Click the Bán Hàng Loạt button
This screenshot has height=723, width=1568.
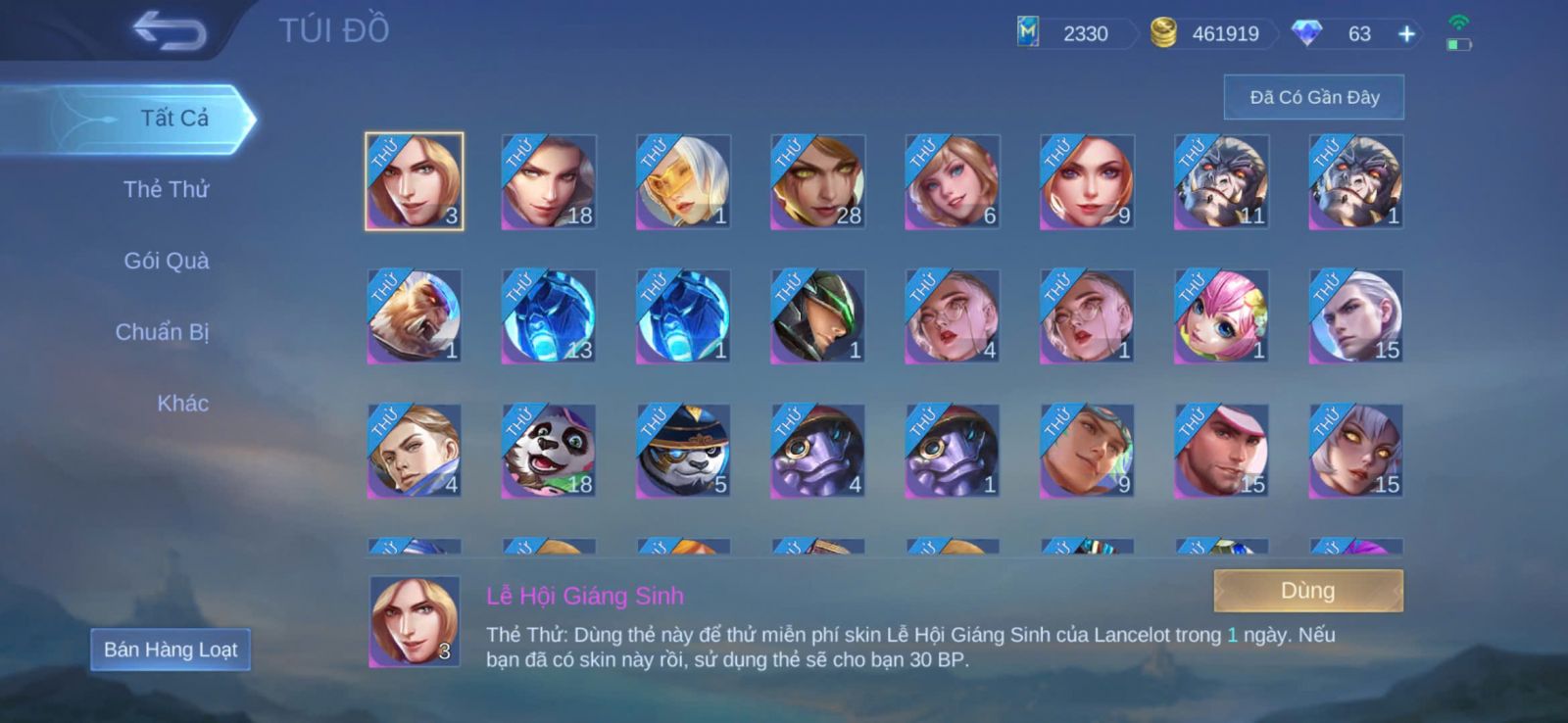click(x=171, y=650)
